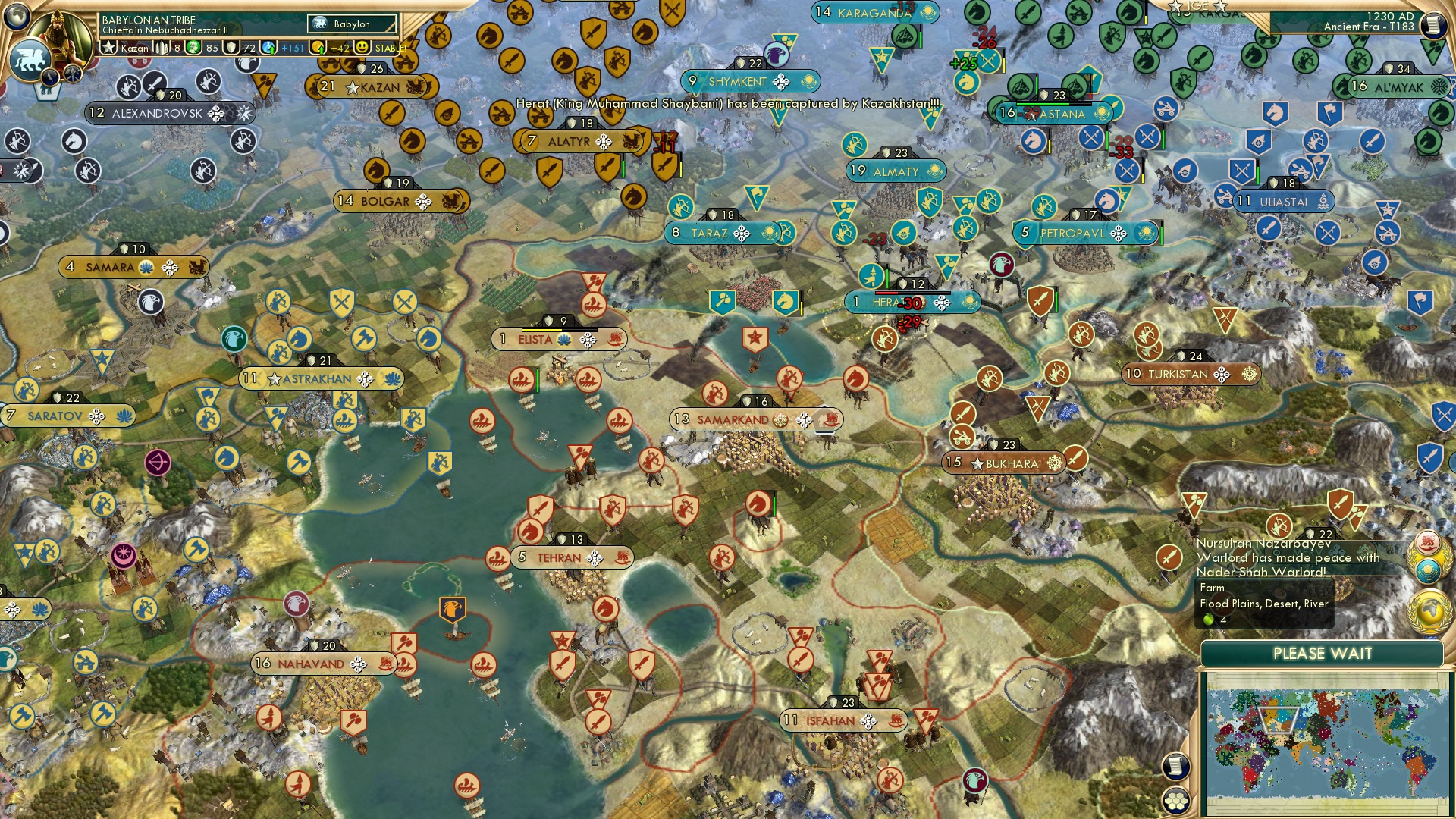
Task: Click the capital name Kazan in the top panel
Action: [135, 48]
